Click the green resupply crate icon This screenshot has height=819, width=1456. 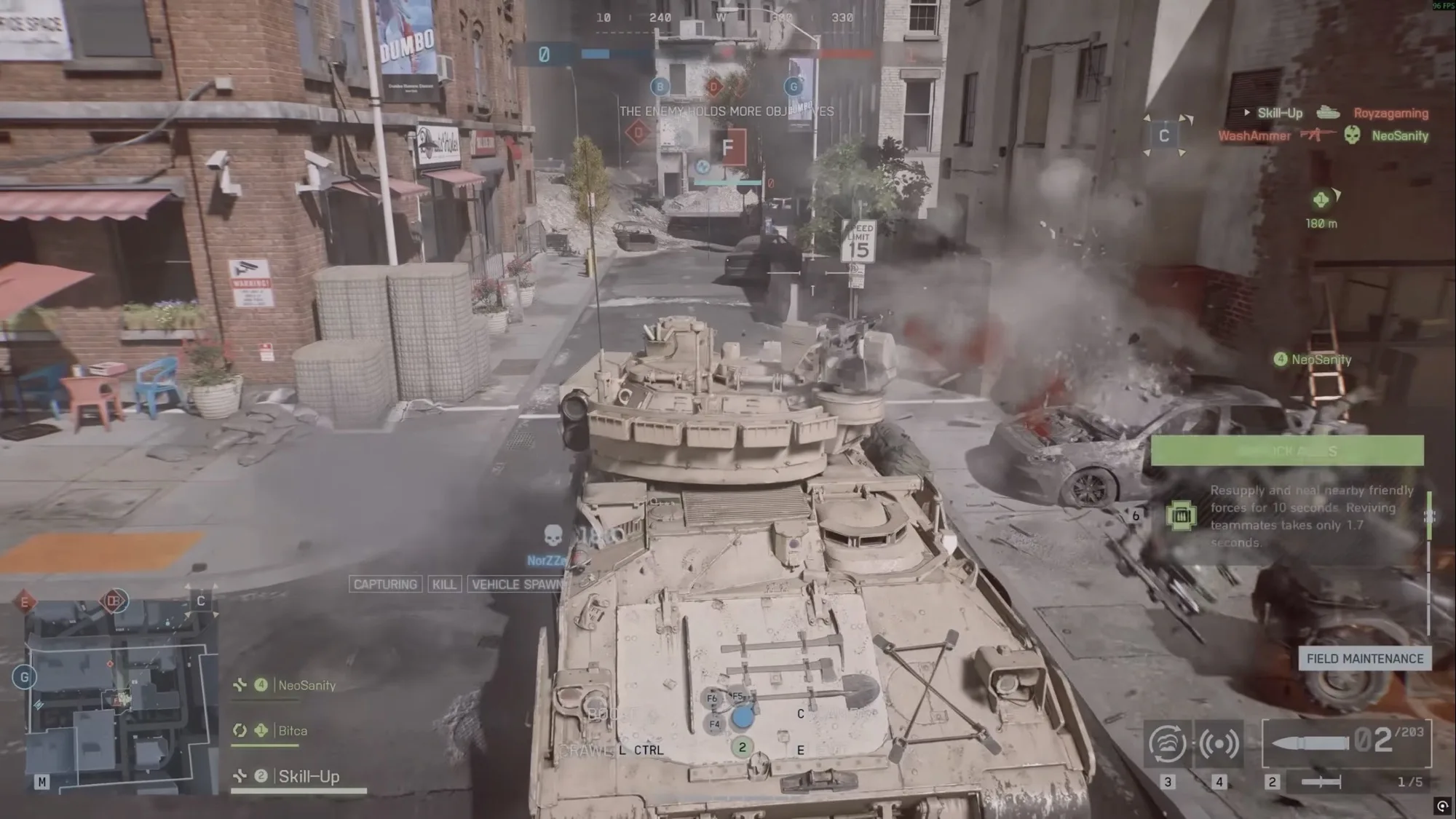[1181, 516]
